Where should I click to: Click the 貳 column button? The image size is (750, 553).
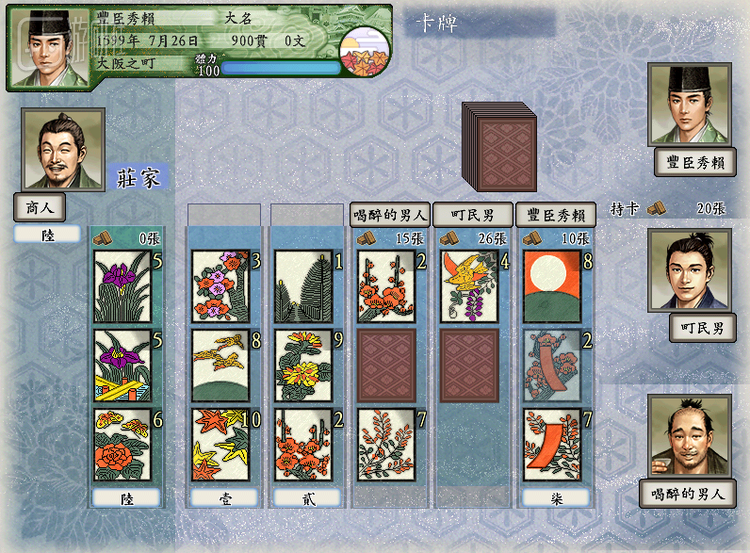[x=307, y=497]
